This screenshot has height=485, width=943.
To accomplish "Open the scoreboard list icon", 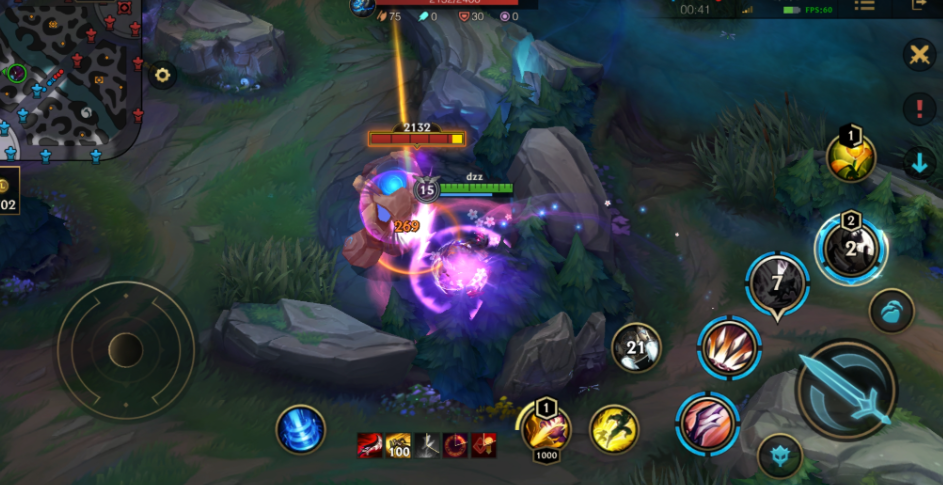I will pos(865,6).
